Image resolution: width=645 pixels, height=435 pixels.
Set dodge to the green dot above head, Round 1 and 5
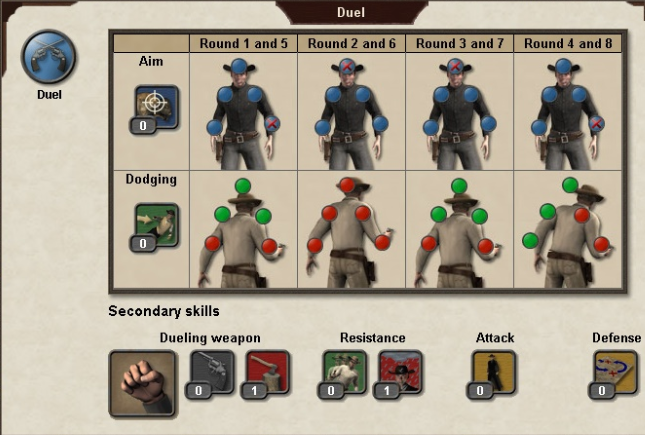point(242,186)
